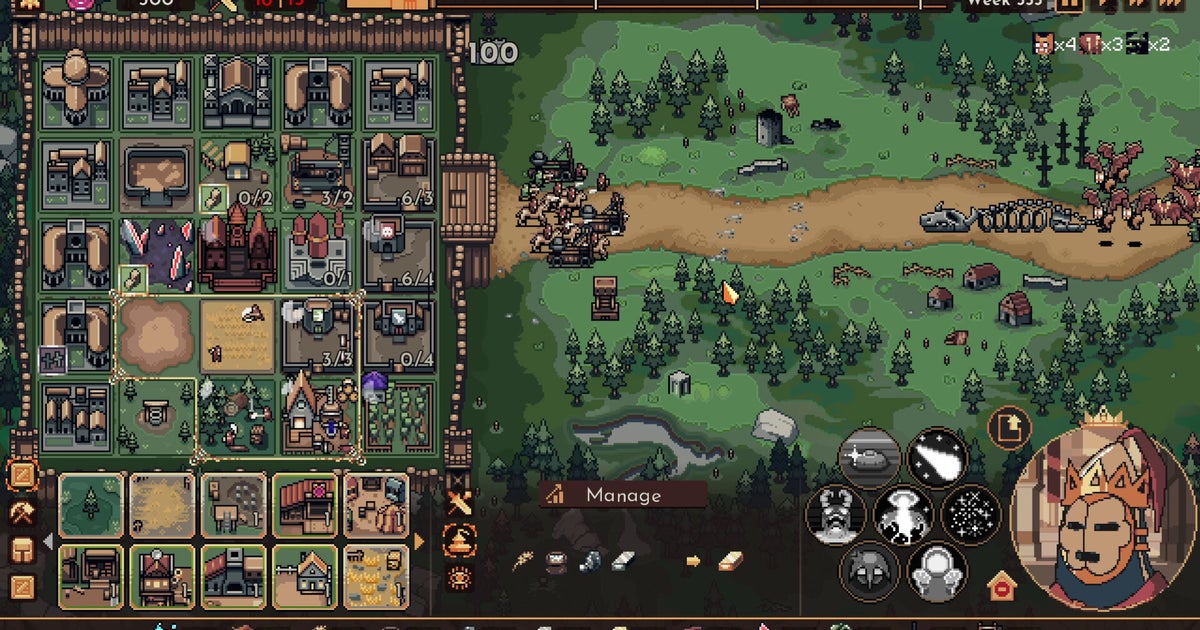
Task: Open the crossed swords military tab
Action: 459,505
